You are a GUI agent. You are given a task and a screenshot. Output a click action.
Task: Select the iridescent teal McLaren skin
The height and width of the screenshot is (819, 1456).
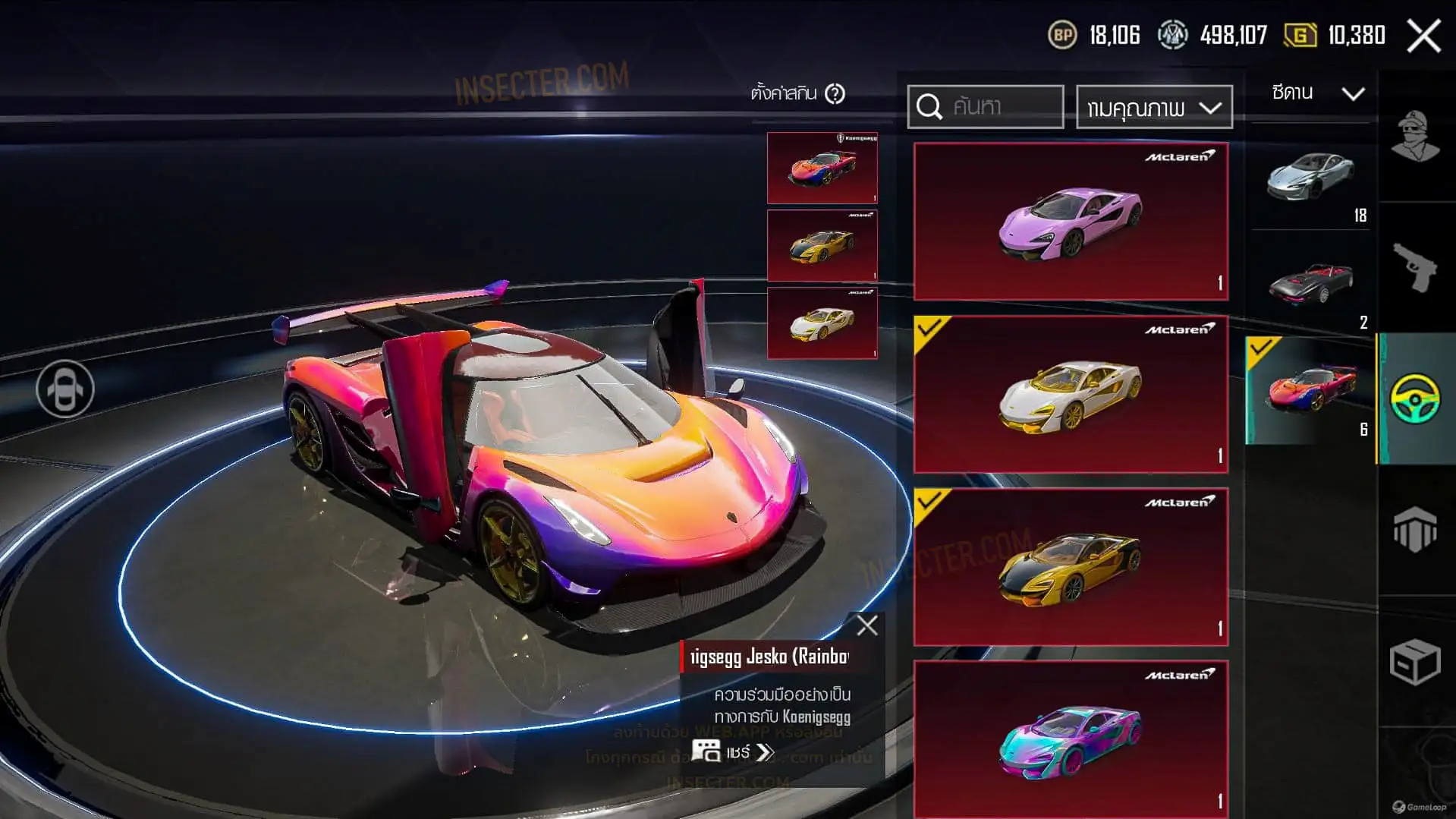1070,739
